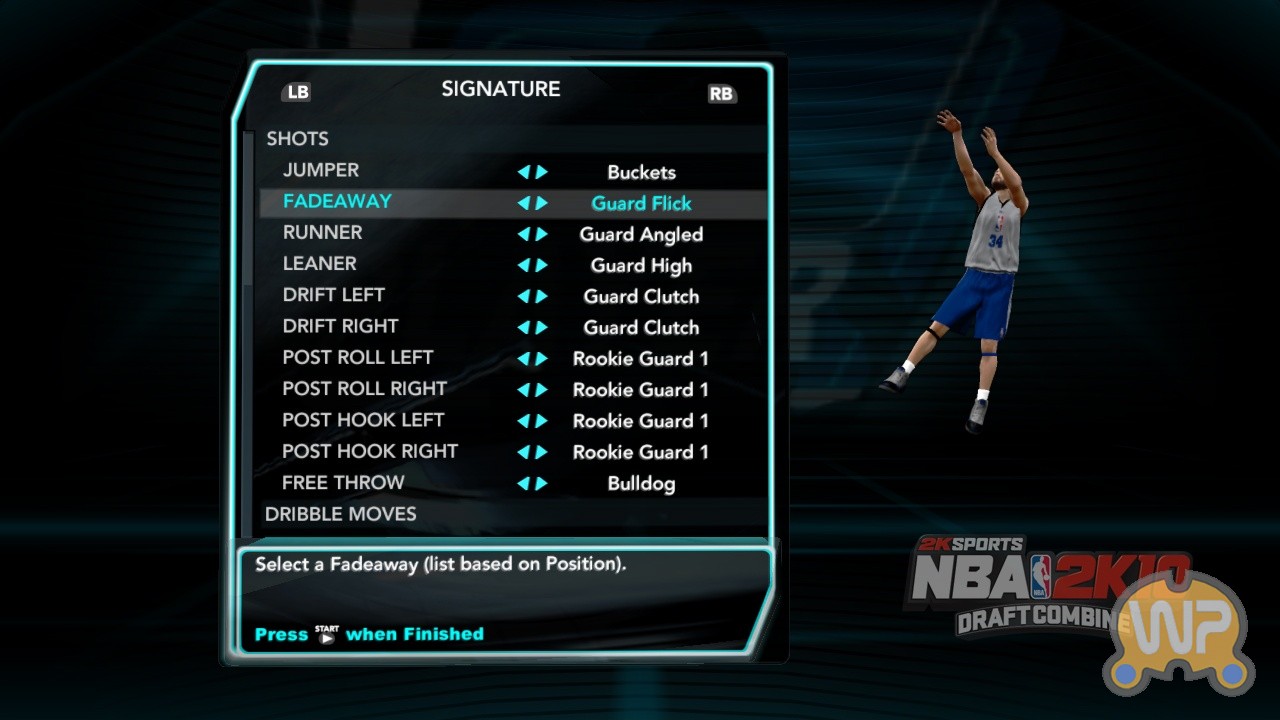Viewport: 1280px width, 720px height.
Task: Choose the POST ROLL RIGHT entry
Action: tap(364, 388)
